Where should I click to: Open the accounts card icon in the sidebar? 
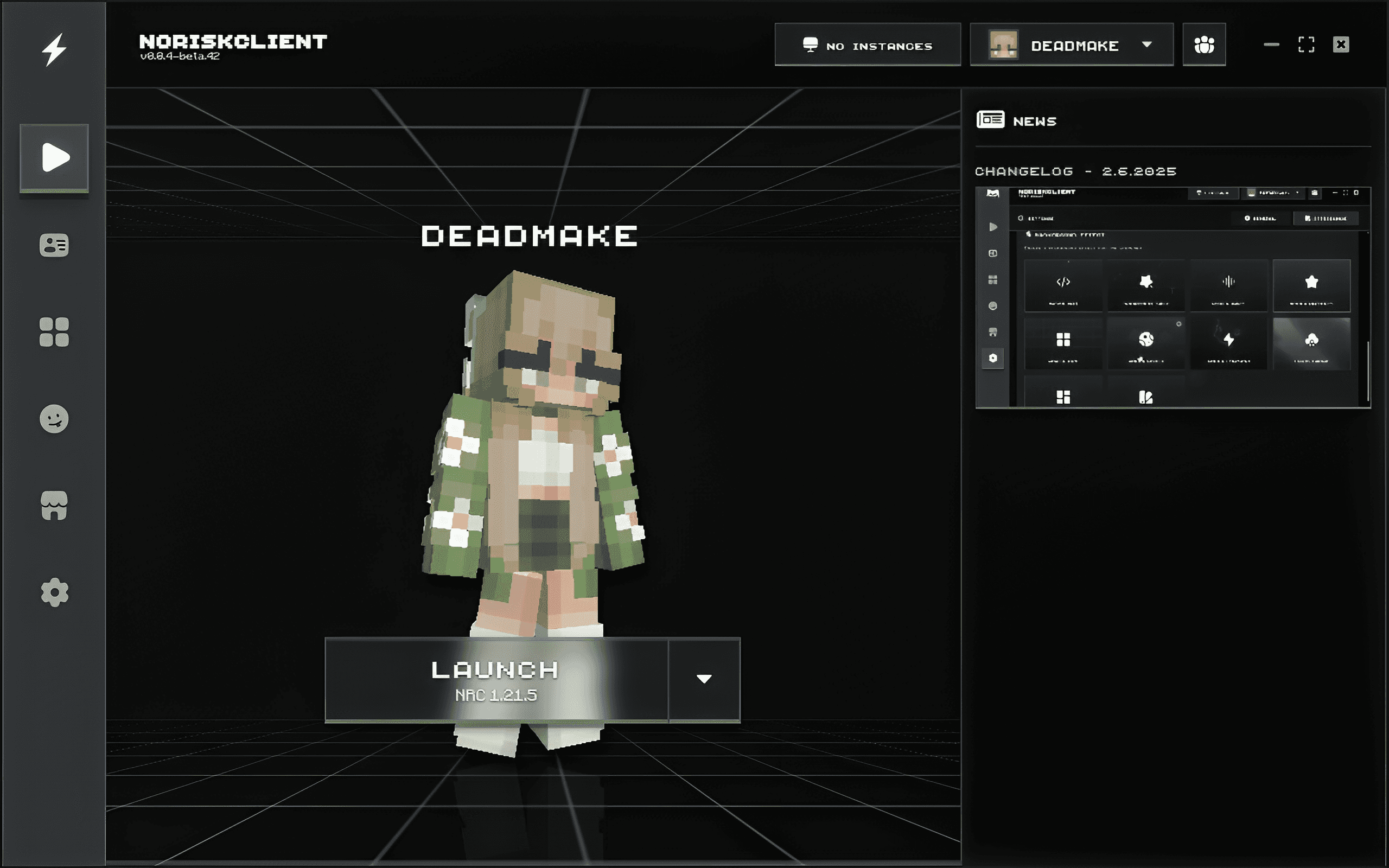54,246
